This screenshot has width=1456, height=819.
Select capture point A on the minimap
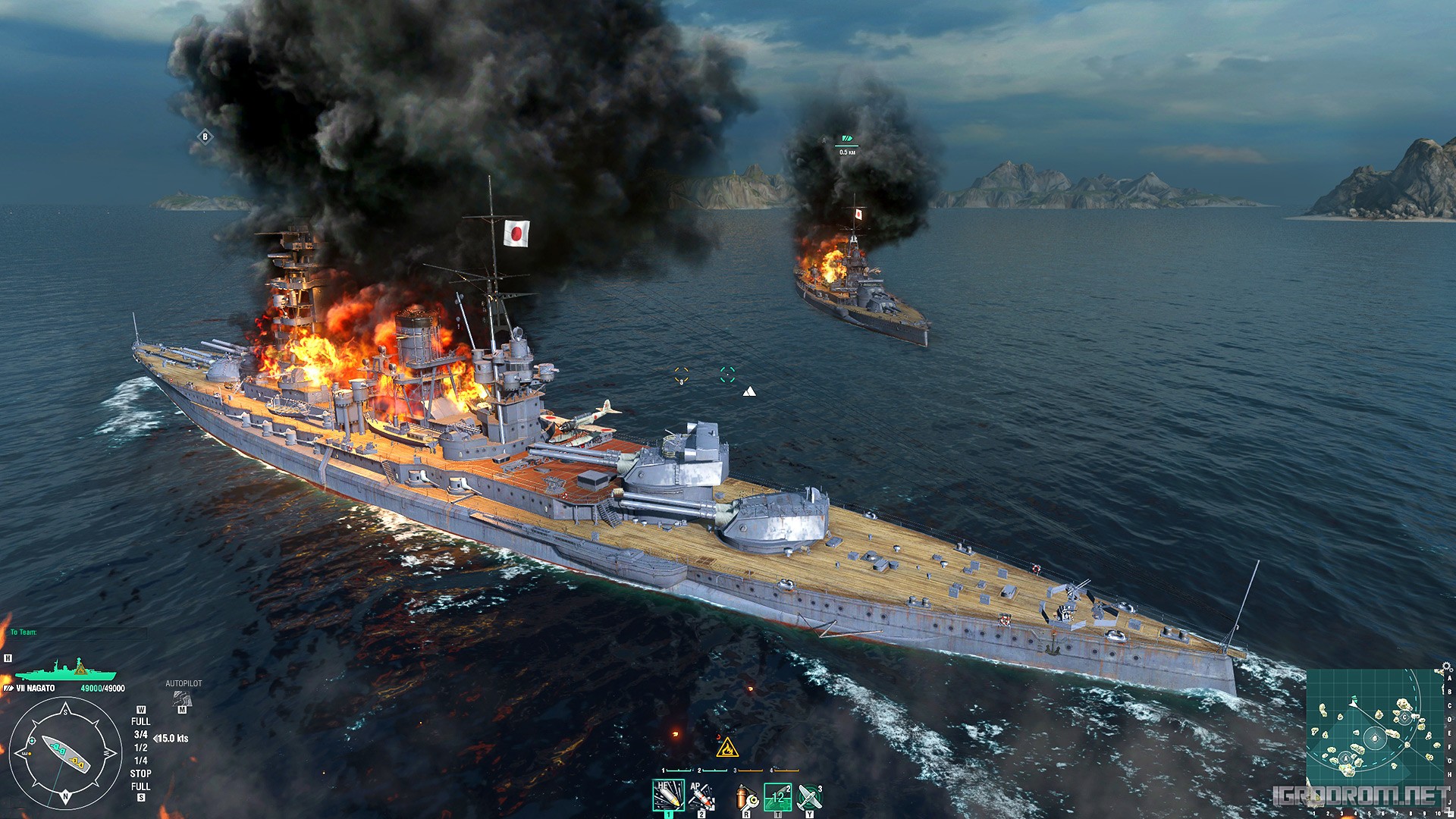click(x=1345, y=758)
